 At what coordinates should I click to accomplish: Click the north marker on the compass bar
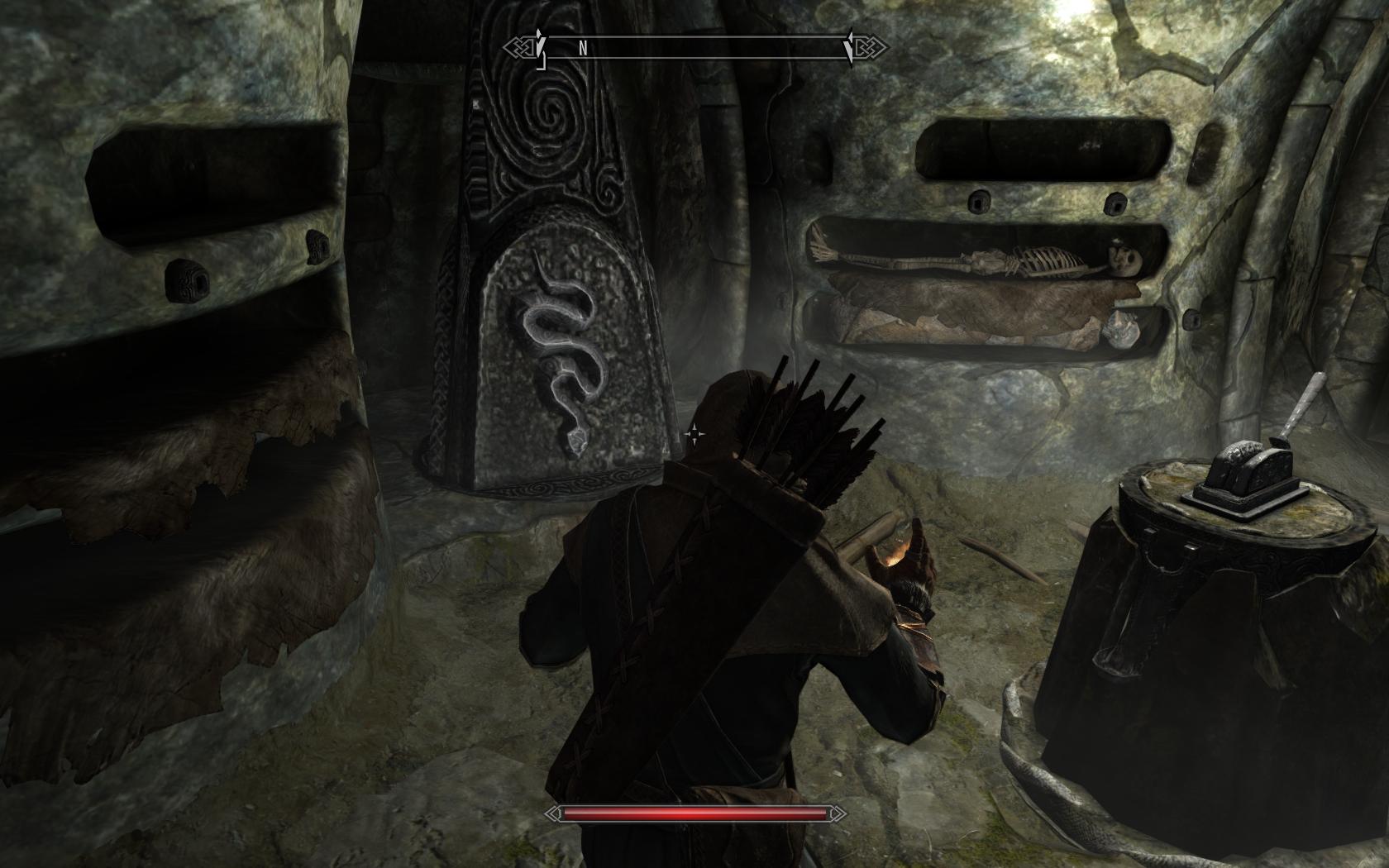(x=583, y=48)
